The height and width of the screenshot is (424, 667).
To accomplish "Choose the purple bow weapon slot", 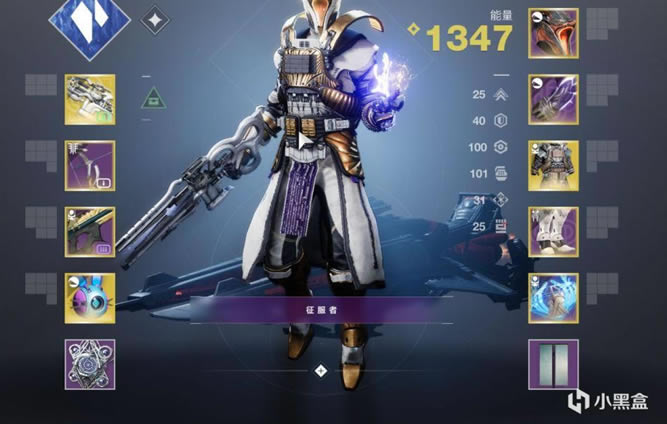I will pyautogui.click(x=90, y=165).
